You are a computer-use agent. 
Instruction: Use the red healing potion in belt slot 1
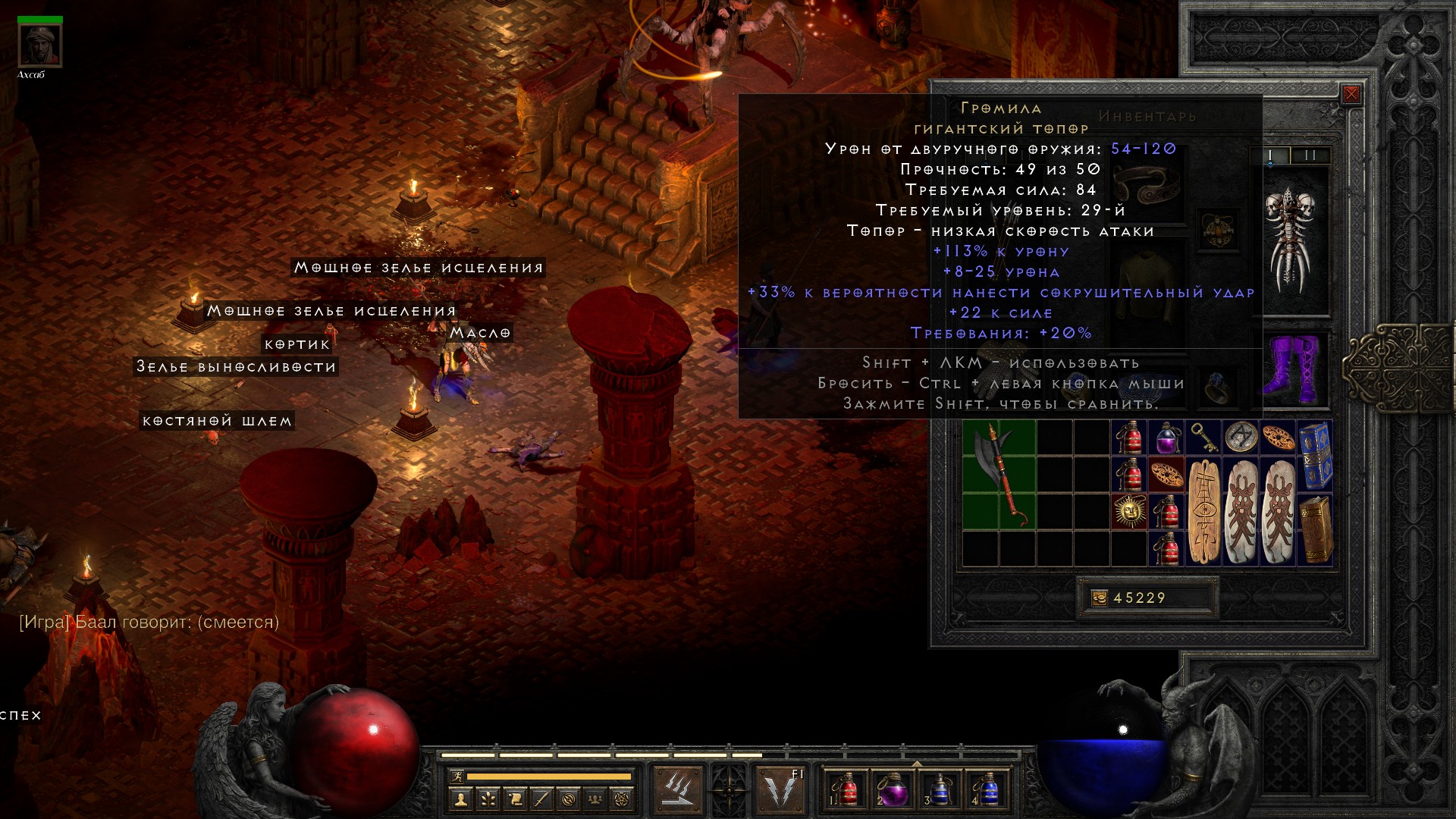(846, 789)
